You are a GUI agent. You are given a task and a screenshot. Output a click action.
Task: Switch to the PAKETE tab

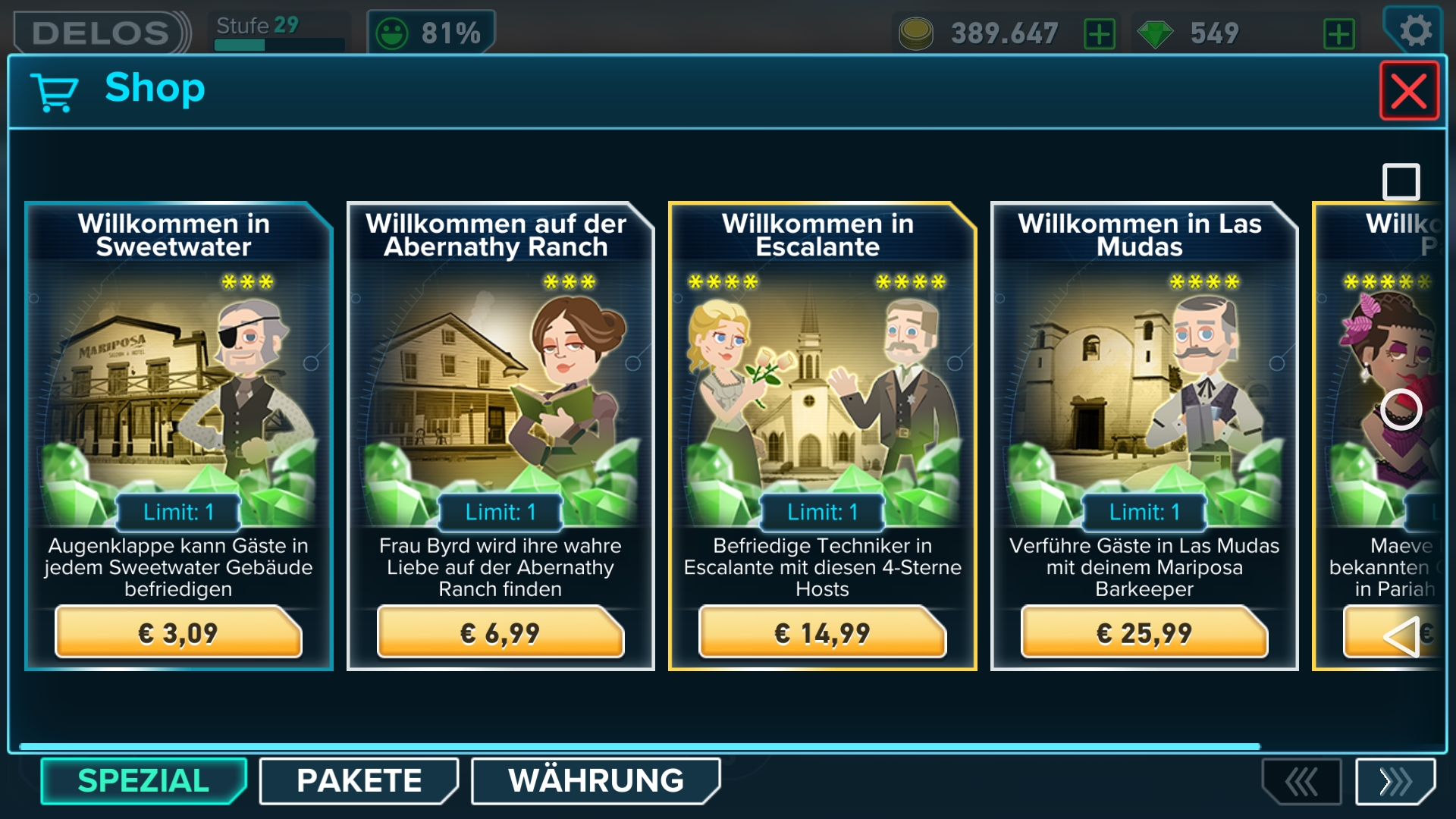359,781
